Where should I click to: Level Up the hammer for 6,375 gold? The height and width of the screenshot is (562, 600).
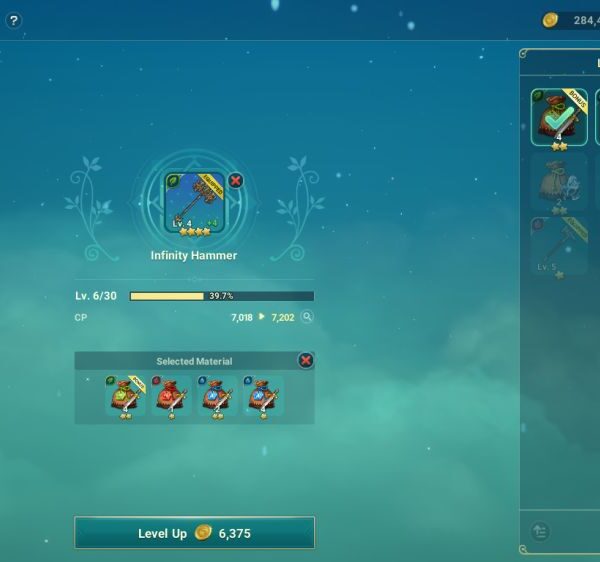coord(194,533)
